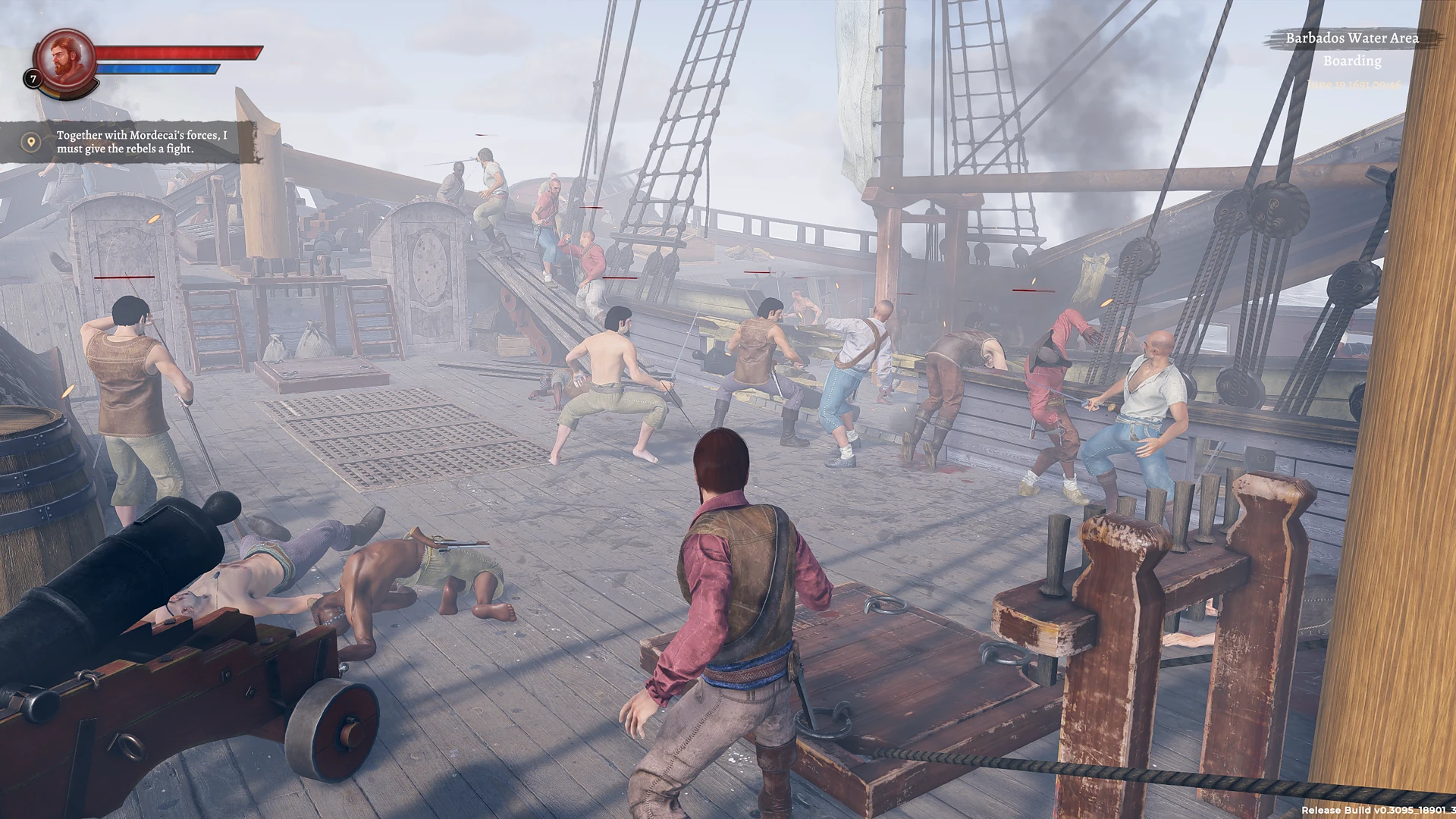This screenshot has height=819, width=1456.
Task: Select the level 7 badge on the portrait
Action: [33, 78]
